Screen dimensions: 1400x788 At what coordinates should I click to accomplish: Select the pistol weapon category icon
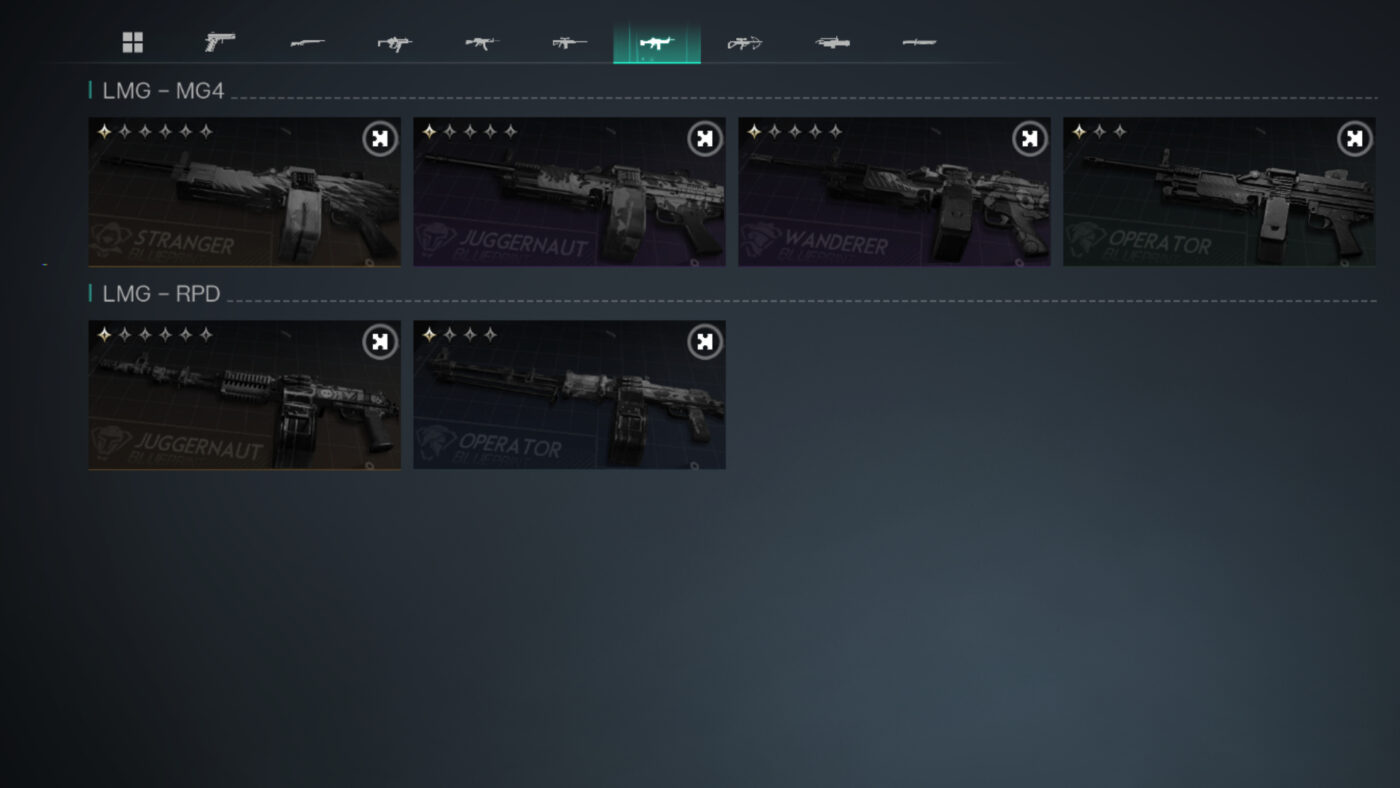(x=217, y=42)
